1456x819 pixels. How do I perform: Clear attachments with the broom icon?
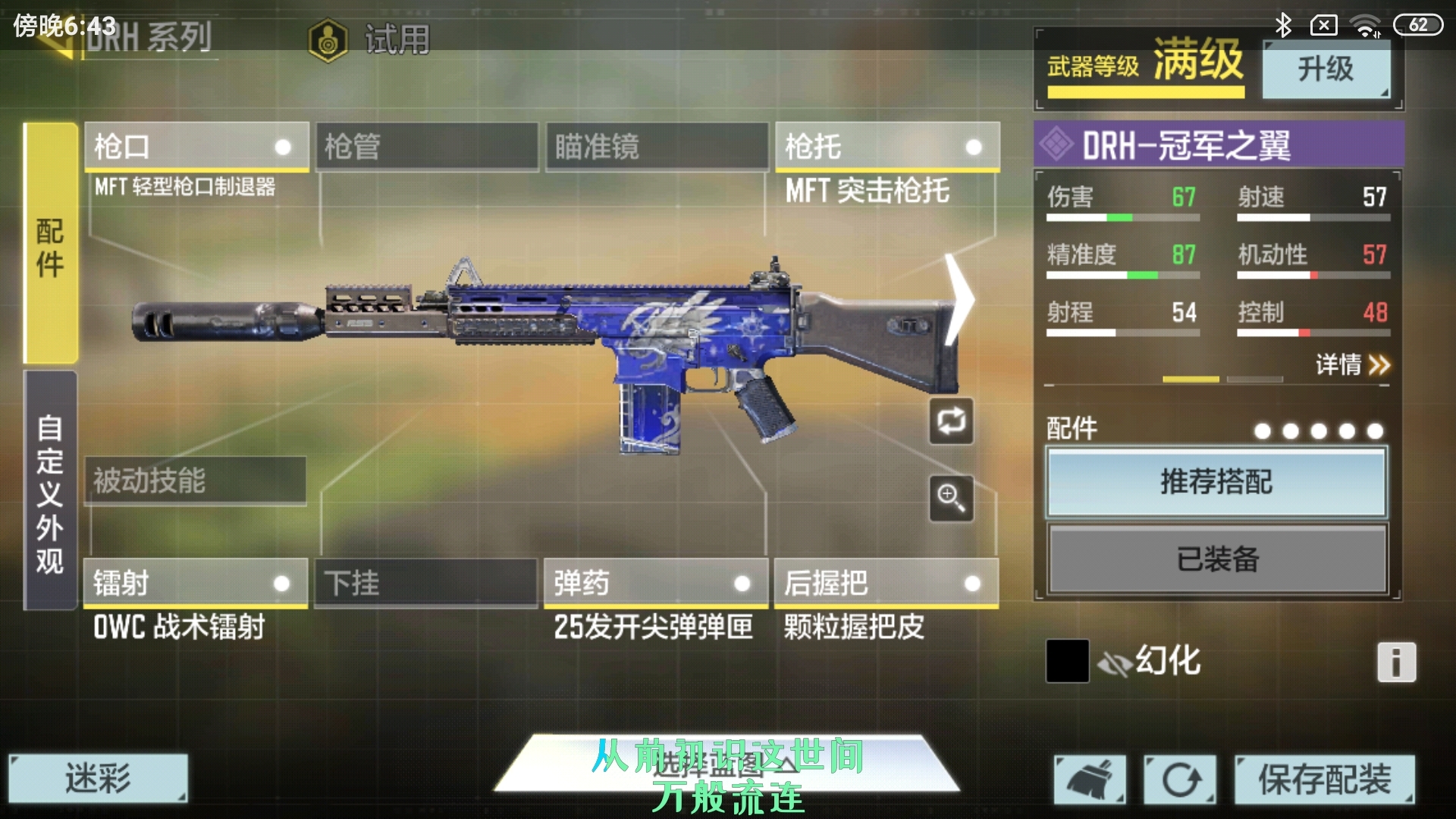(x=1089, y=780)
